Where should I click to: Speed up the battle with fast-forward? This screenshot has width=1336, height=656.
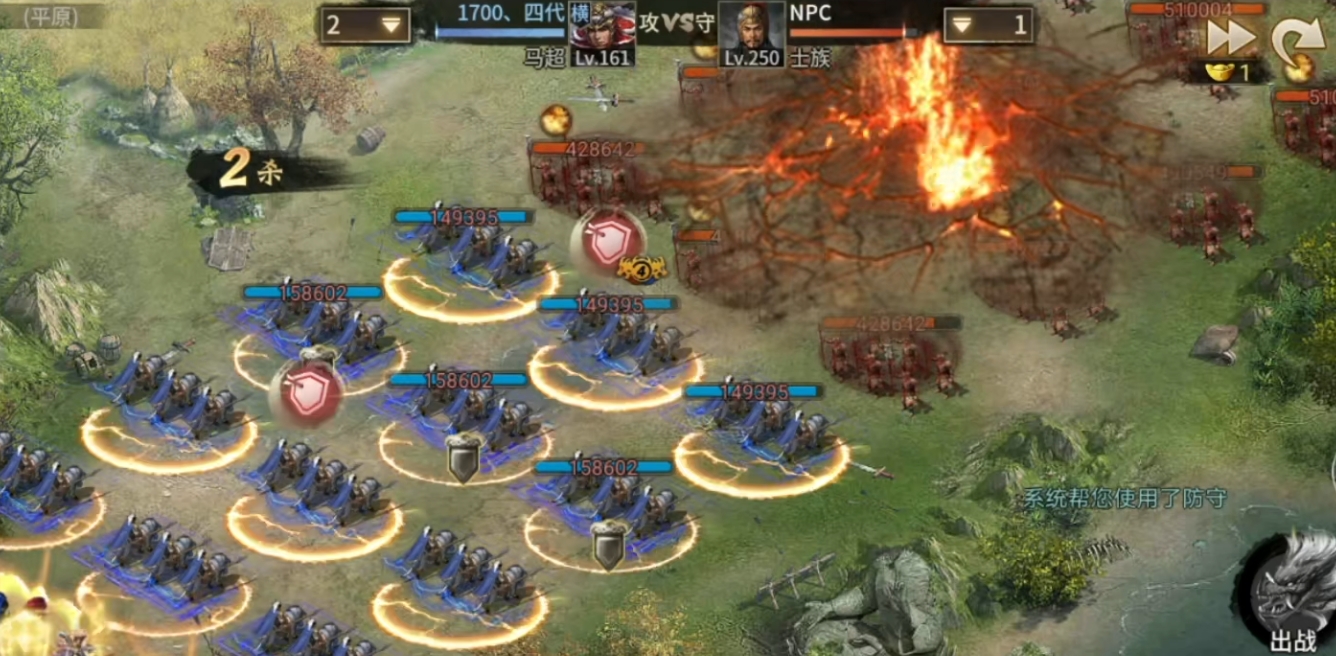click(x=1230, y=37)
